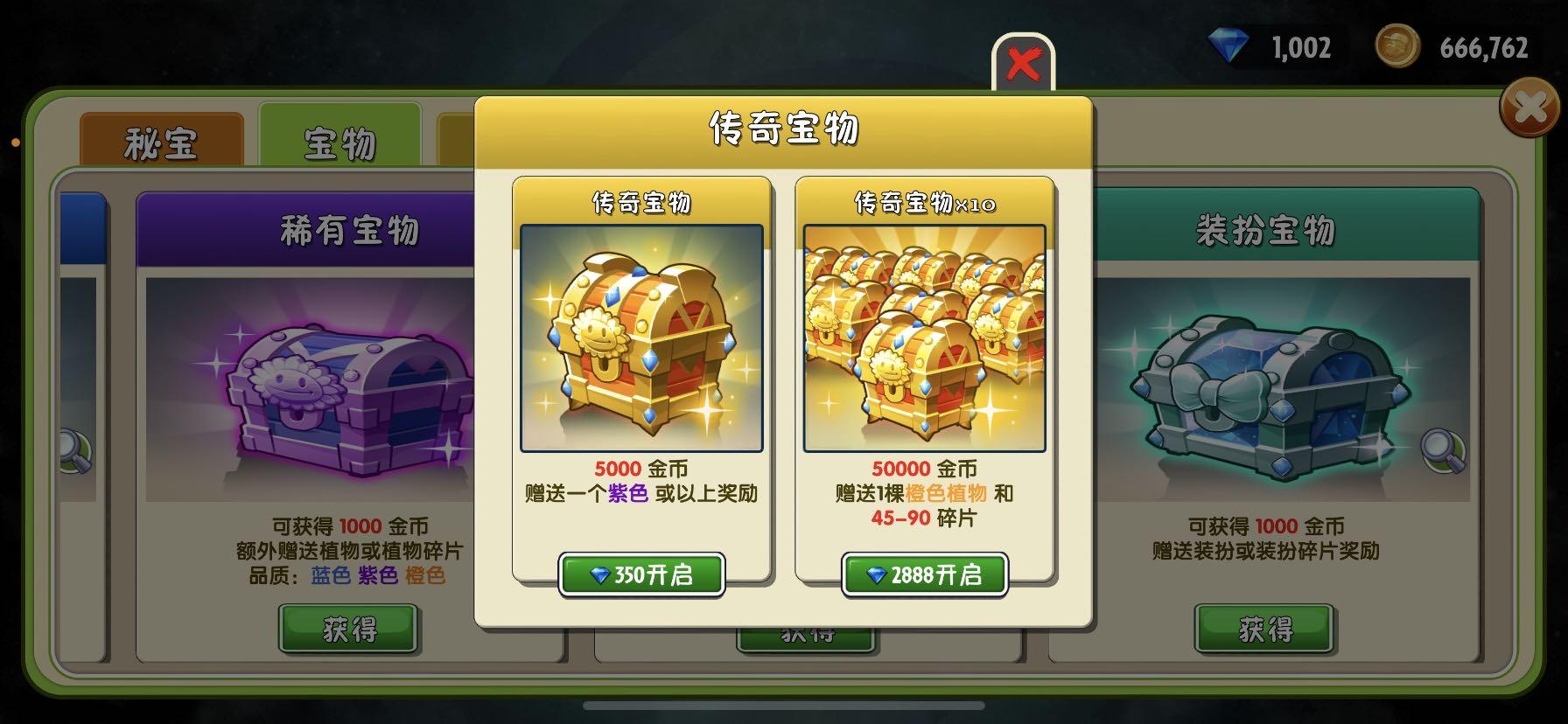This screenshot has height=724, width=1568.
Task: Click the orange X icon at the top right
Action: coord(1528,108)
